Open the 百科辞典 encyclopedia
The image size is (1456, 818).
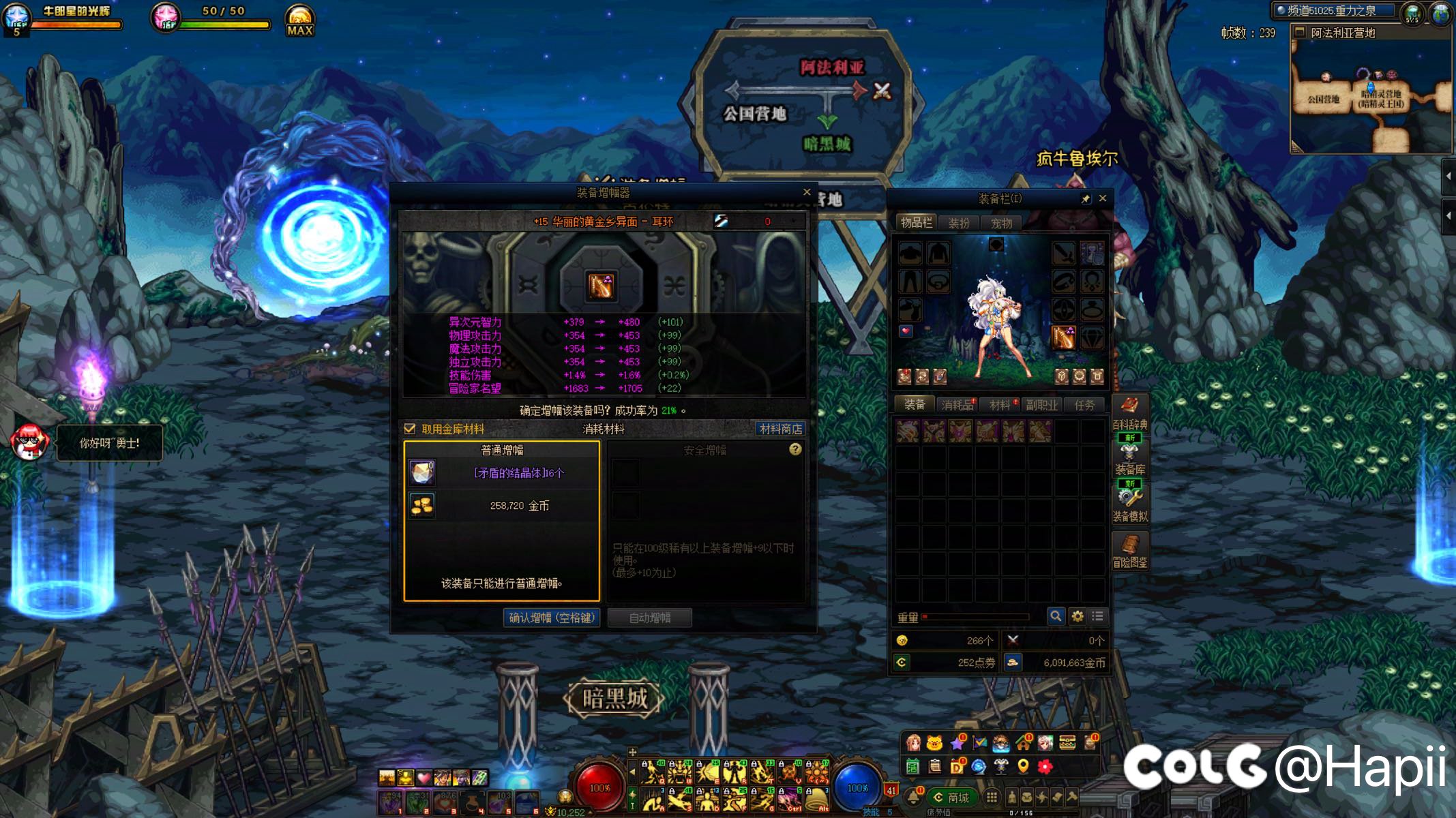1129,413
